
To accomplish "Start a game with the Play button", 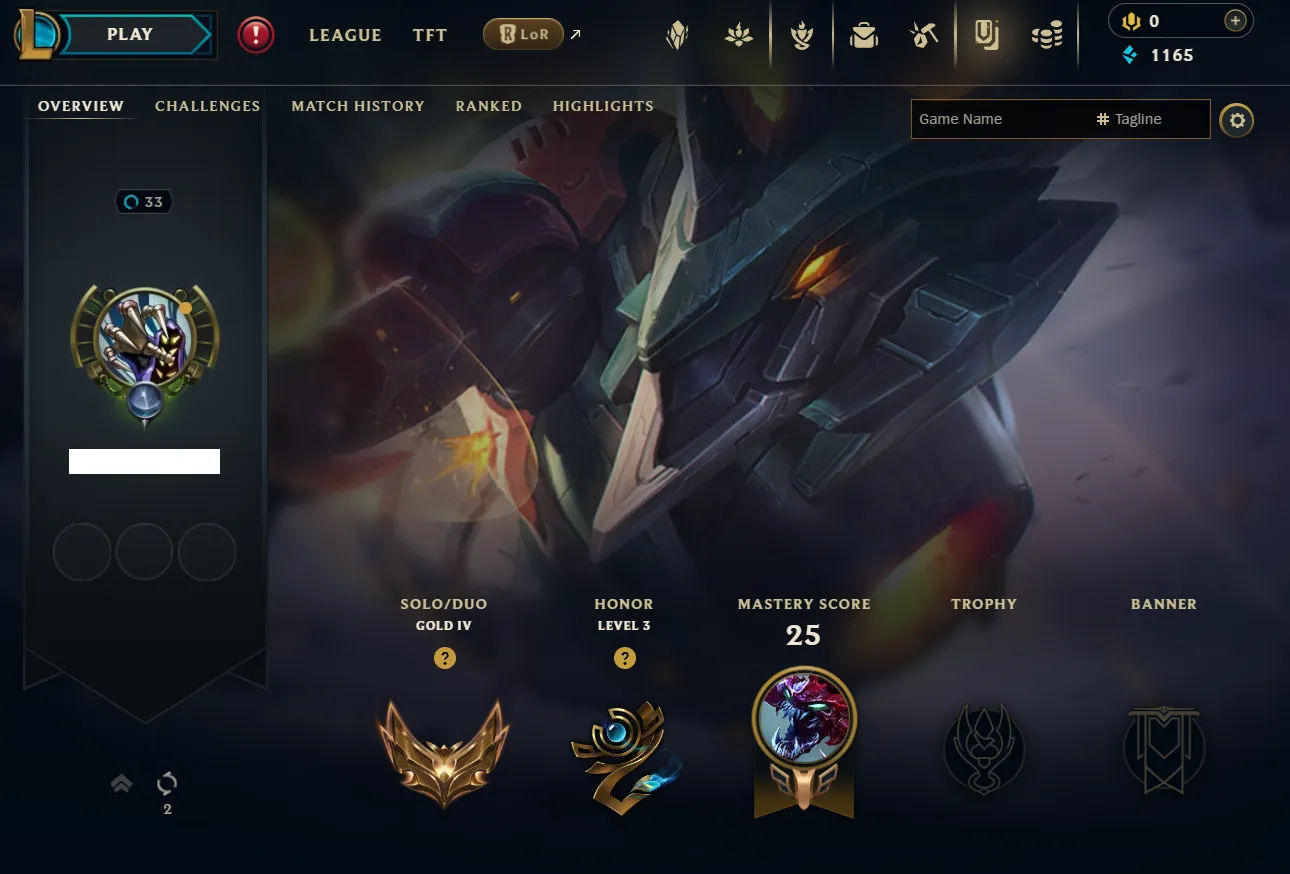I will pos(130,35).
